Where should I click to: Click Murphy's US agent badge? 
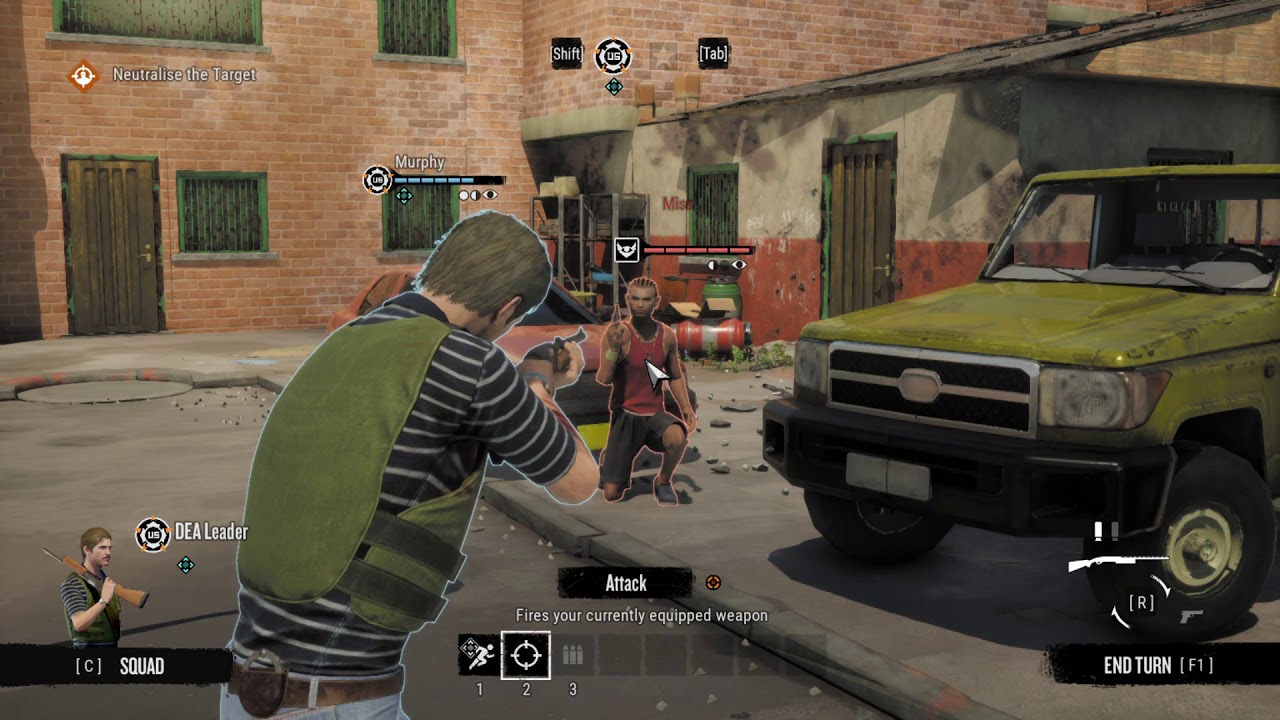(377, 180)
